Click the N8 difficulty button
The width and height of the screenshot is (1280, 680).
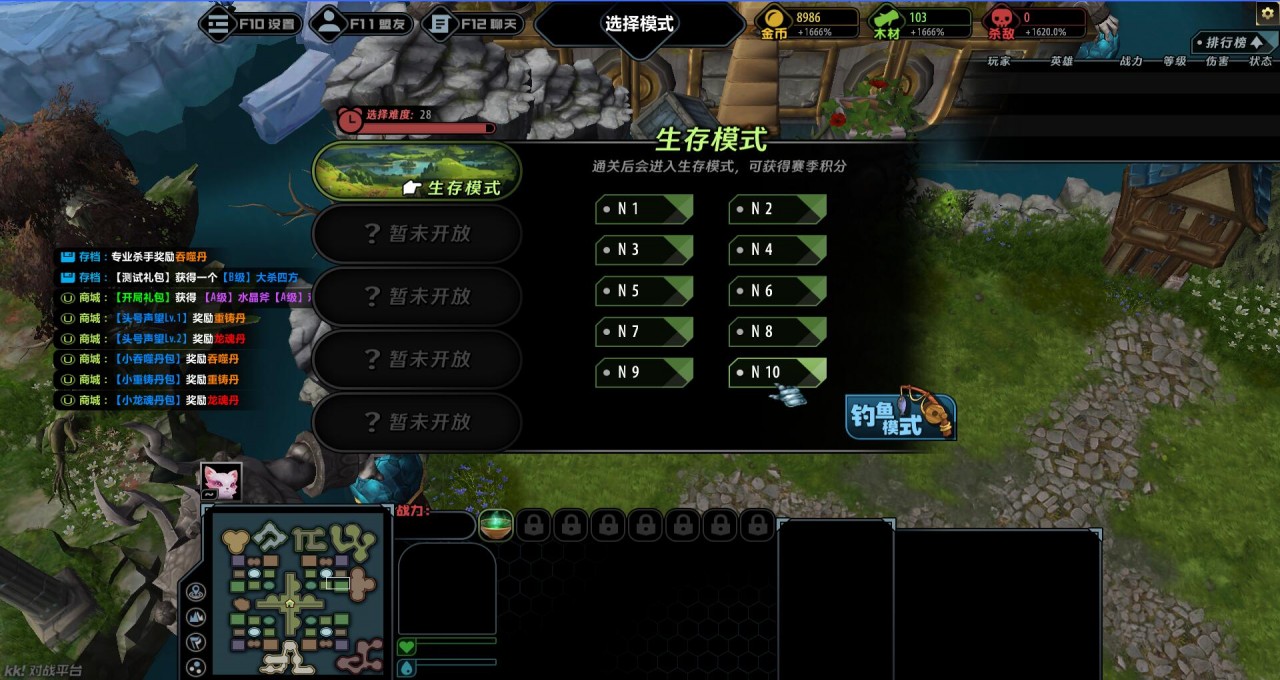click(x=777, y=332)
